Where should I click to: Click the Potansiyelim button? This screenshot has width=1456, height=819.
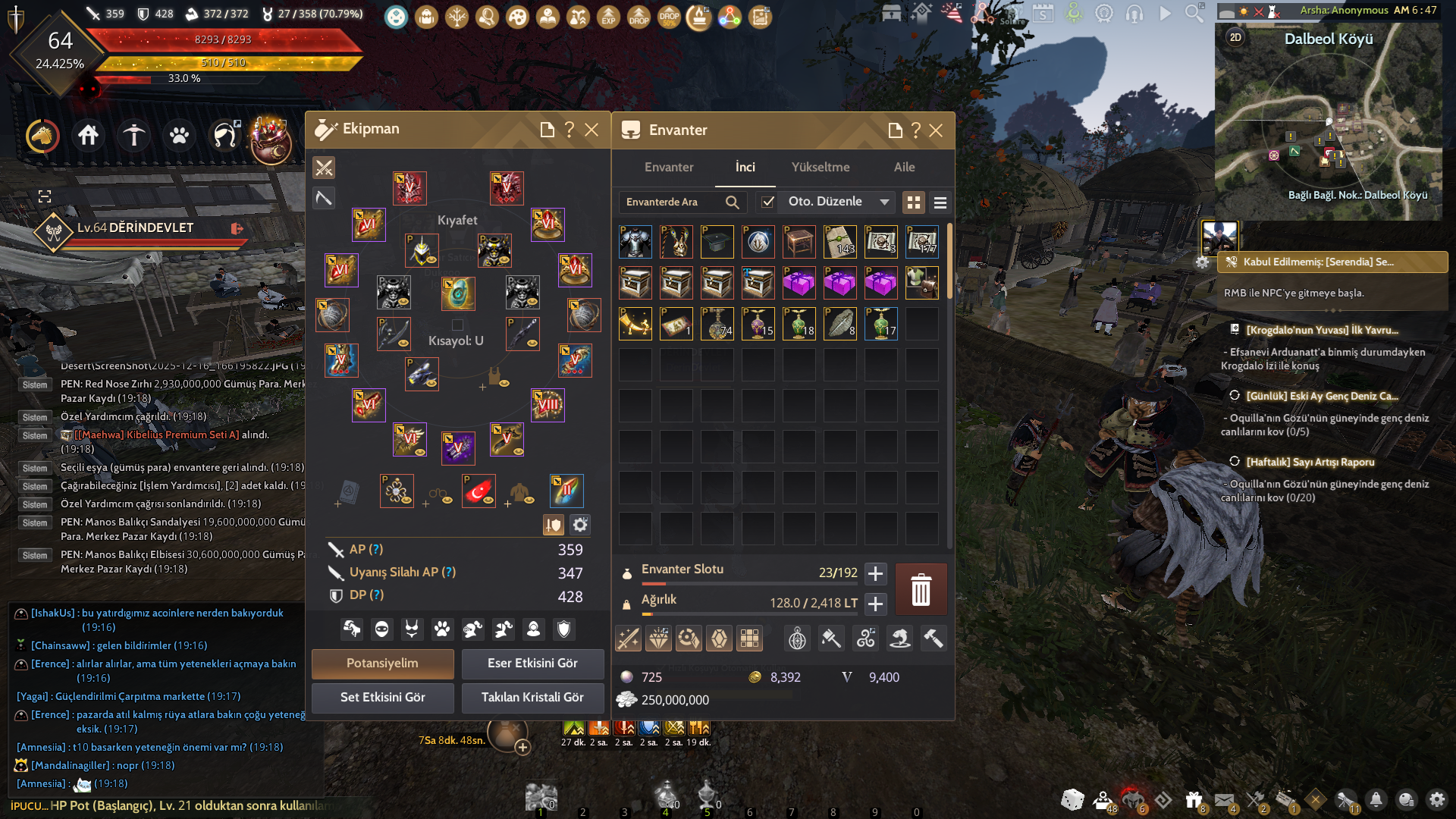point(382,664)
